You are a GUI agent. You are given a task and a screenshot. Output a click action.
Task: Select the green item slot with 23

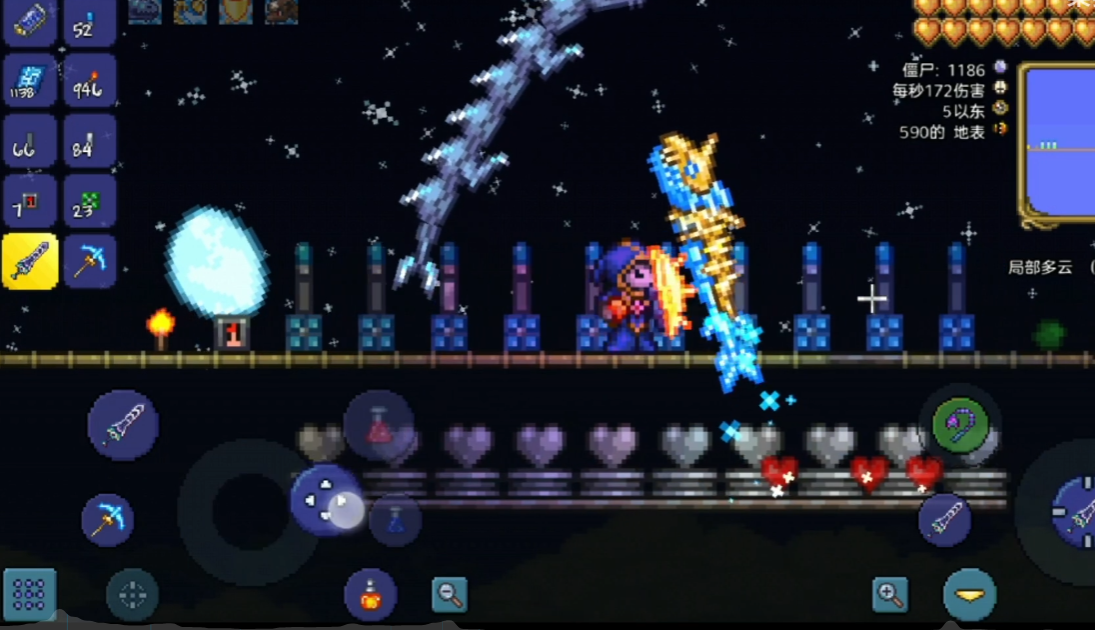tap(90, 201)
